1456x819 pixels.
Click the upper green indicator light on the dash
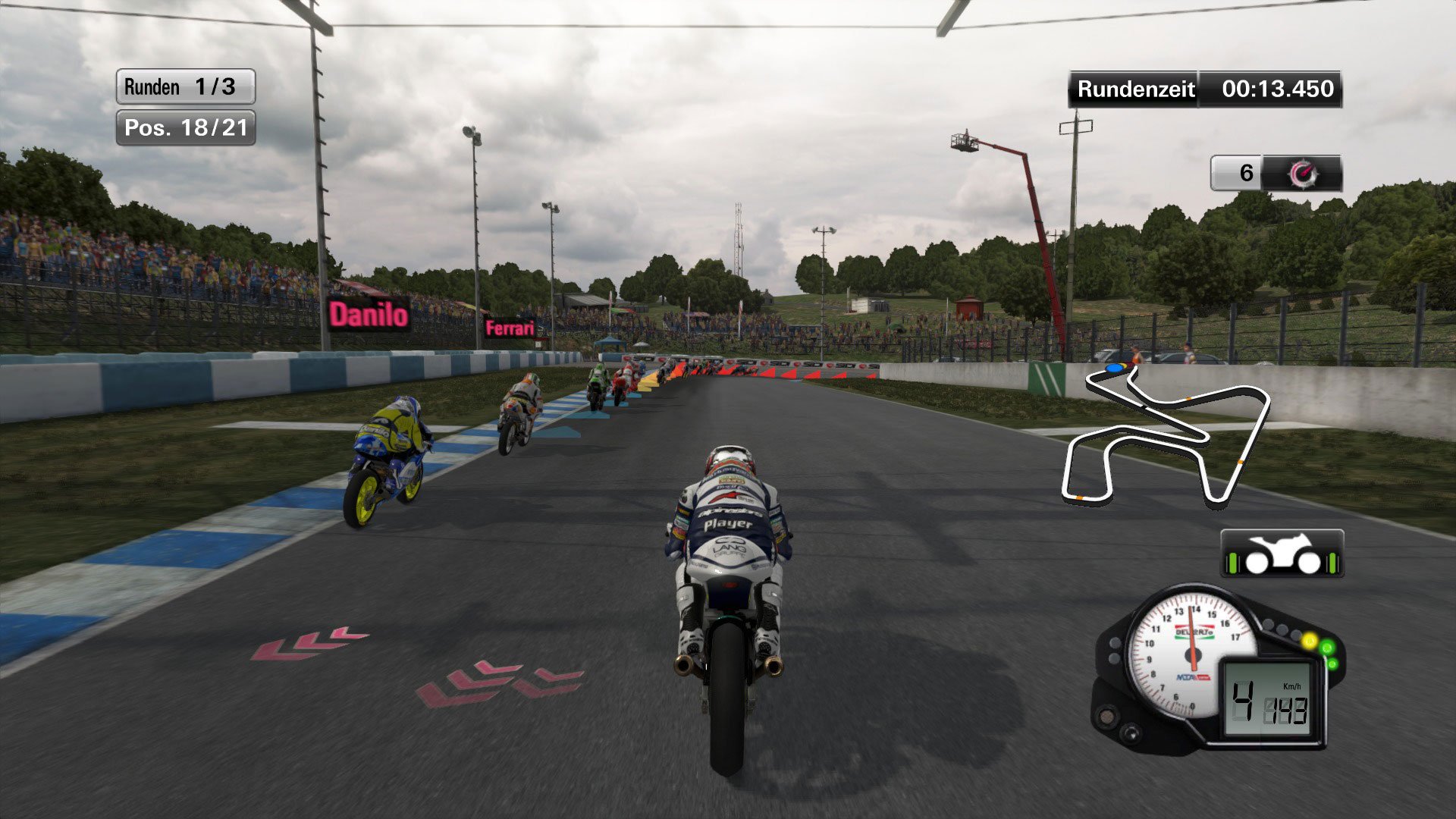[x=1327, y=647]
